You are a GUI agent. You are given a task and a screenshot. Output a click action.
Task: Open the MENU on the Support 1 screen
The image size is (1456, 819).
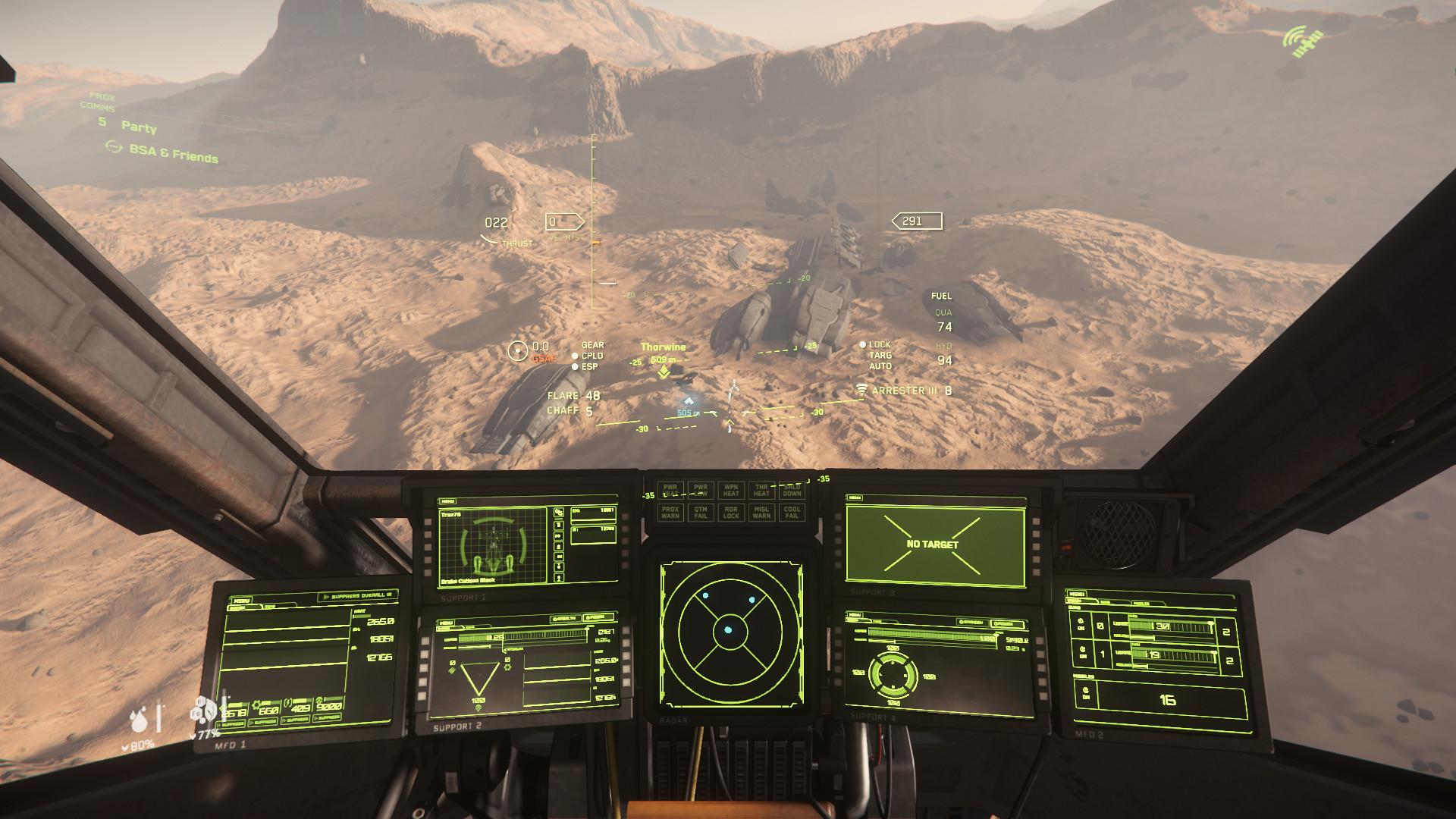(447, 501)
